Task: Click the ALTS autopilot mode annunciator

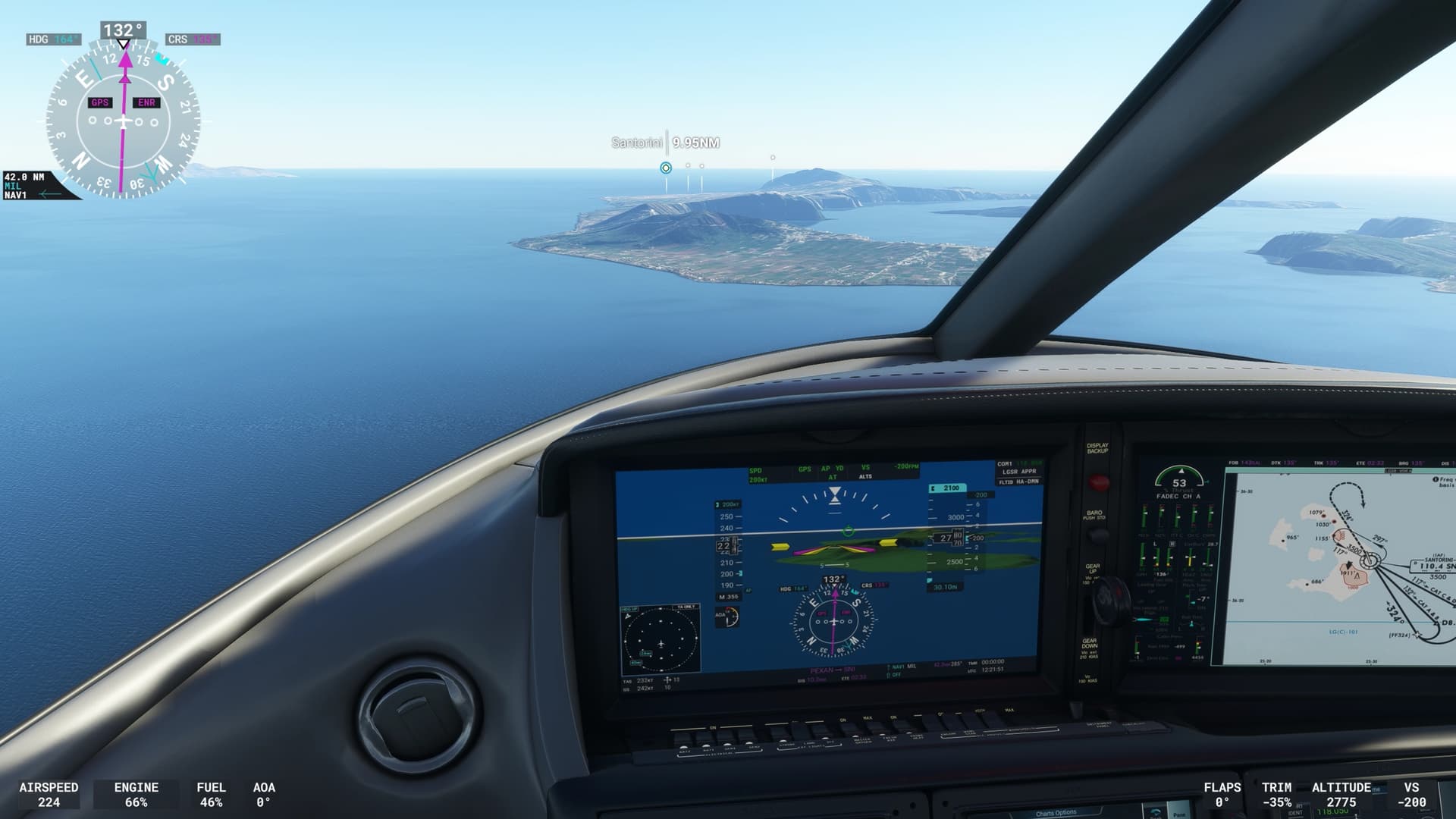Action: point(865,476)
